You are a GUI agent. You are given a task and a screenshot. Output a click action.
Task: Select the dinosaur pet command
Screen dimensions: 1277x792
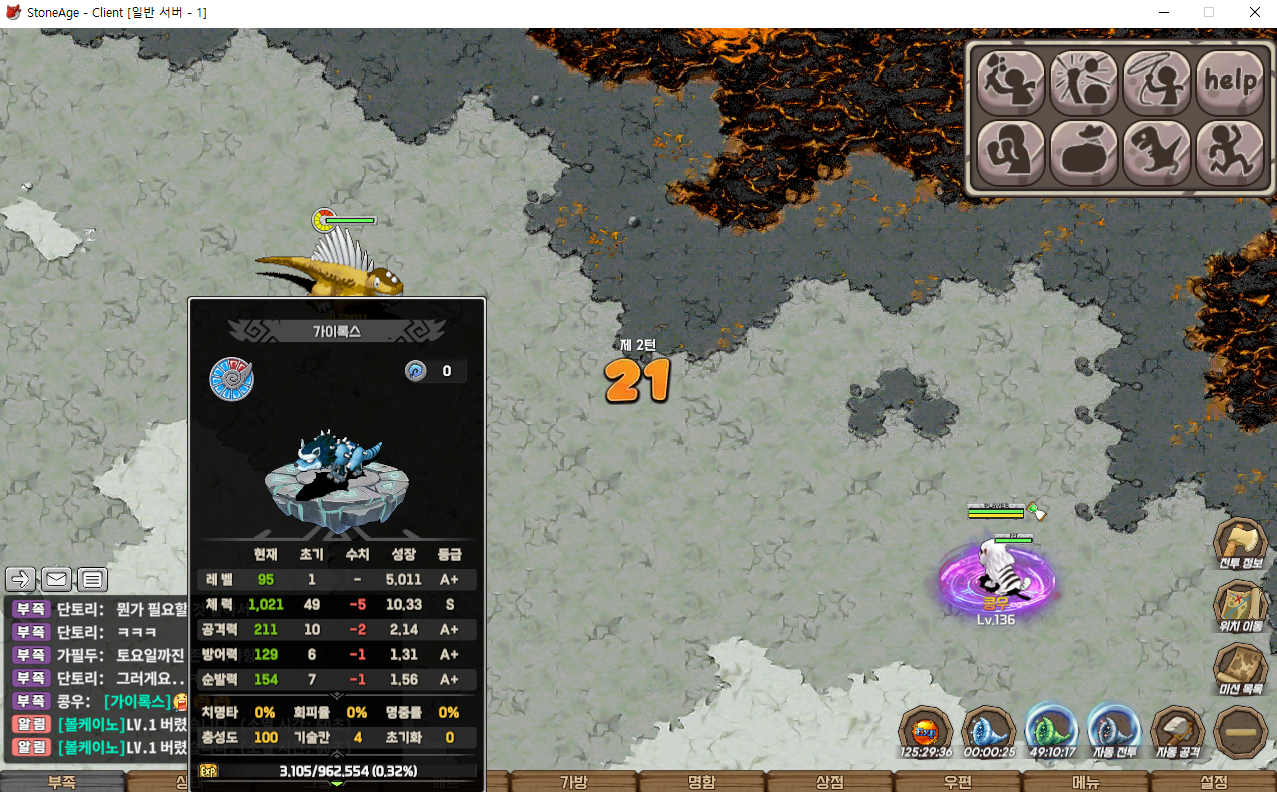point(1156,152)
